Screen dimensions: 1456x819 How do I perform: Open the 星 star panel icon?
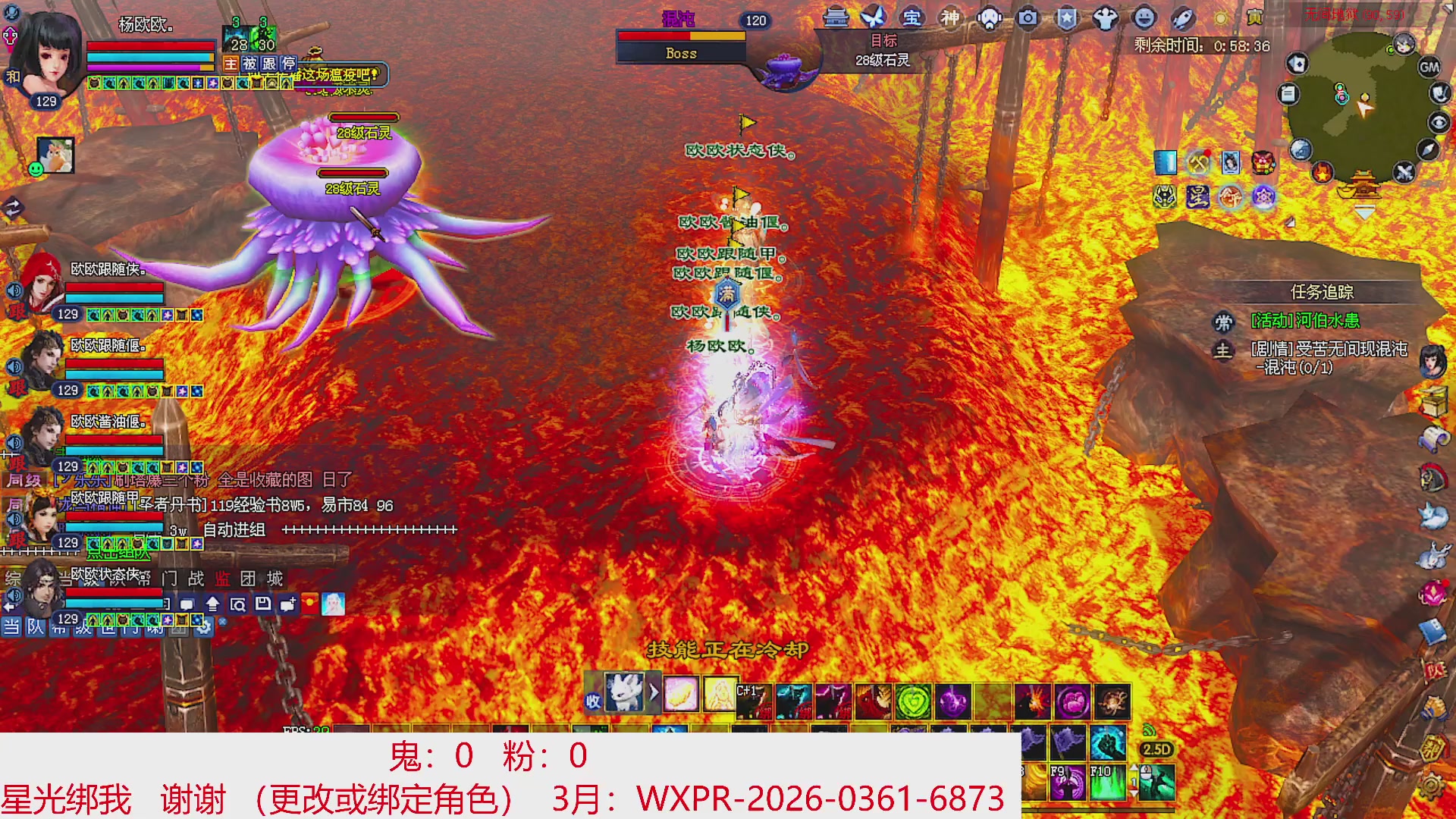tap(1197, 198)
